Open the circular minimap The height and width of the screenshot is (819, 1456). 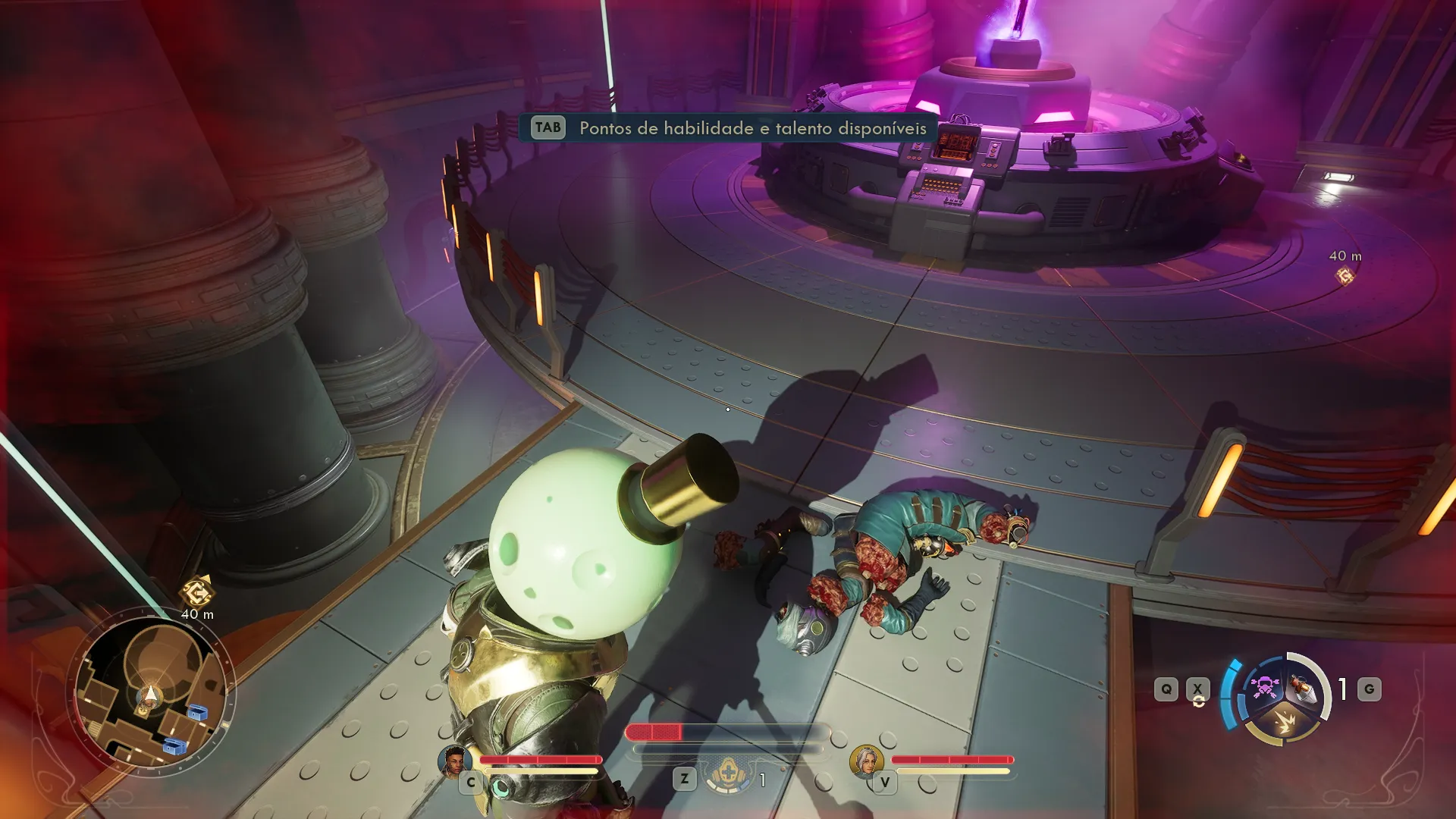pos(151,693)
